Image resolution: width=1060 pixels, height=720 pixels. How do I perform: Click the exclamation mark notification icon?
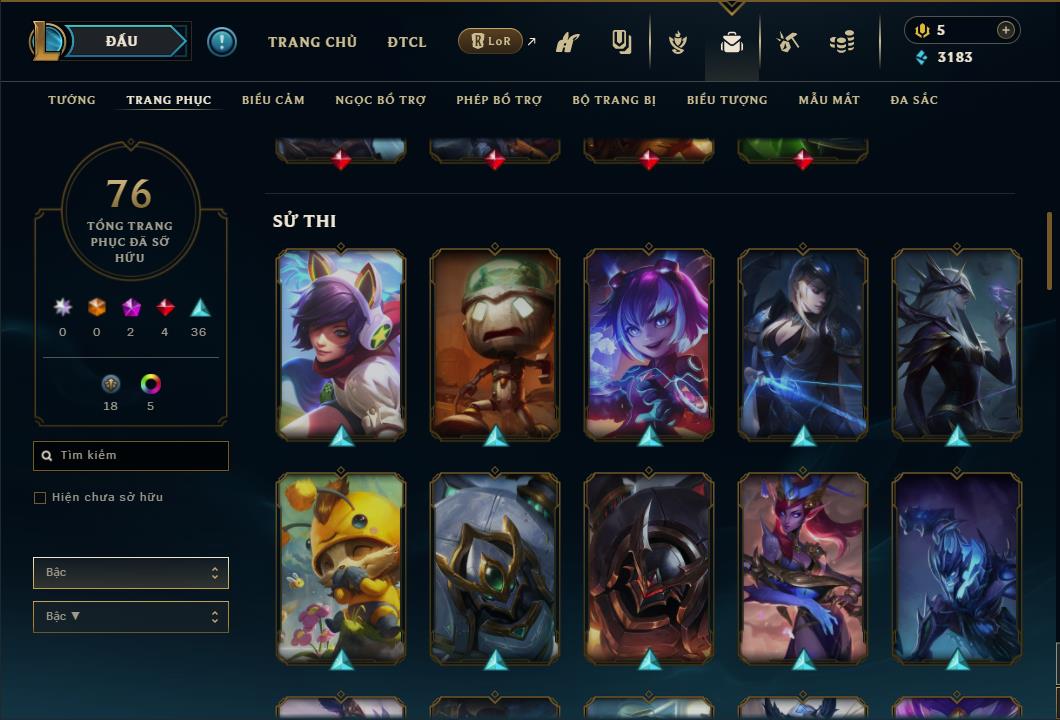tap(222, 42)
